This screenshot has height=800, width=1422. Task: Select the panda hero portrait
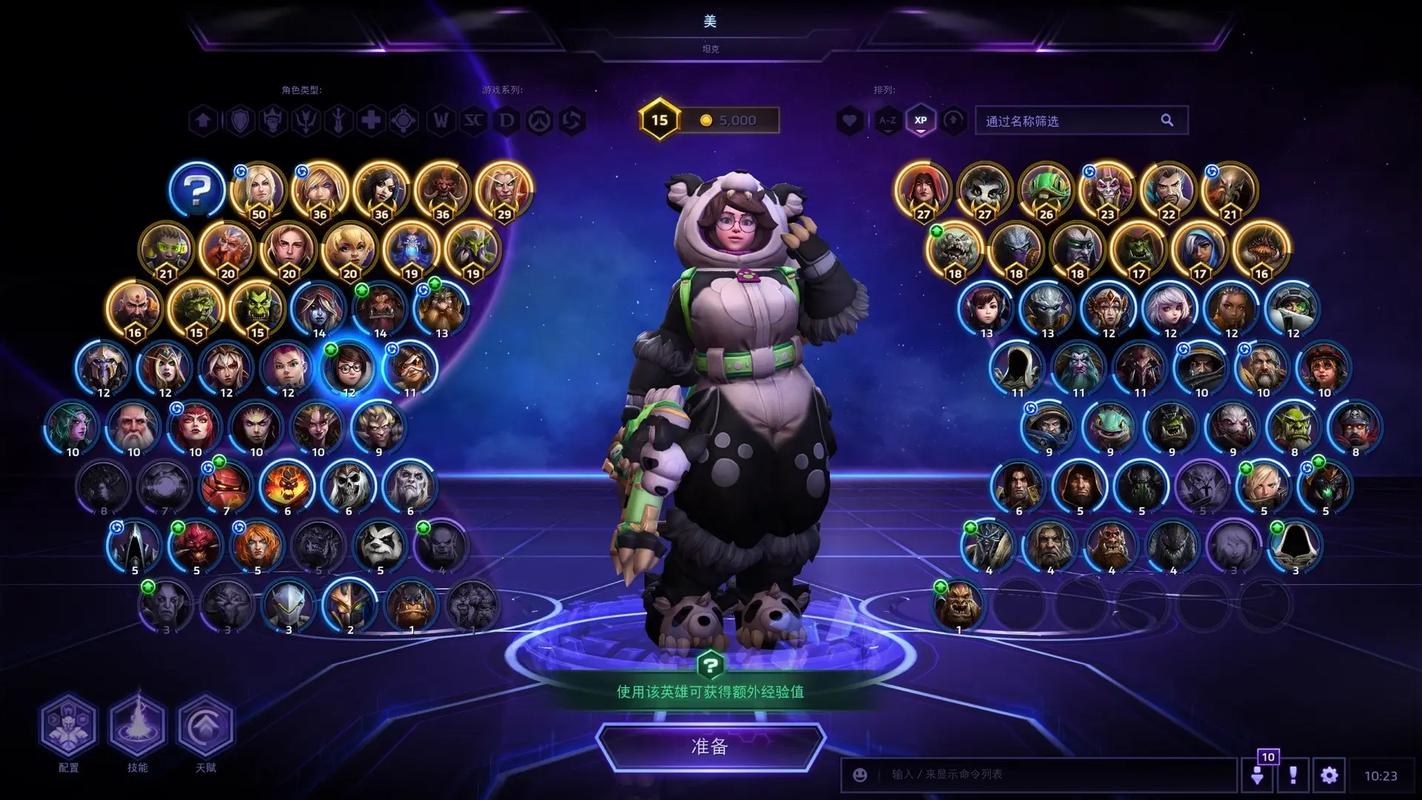click(380, 544)
